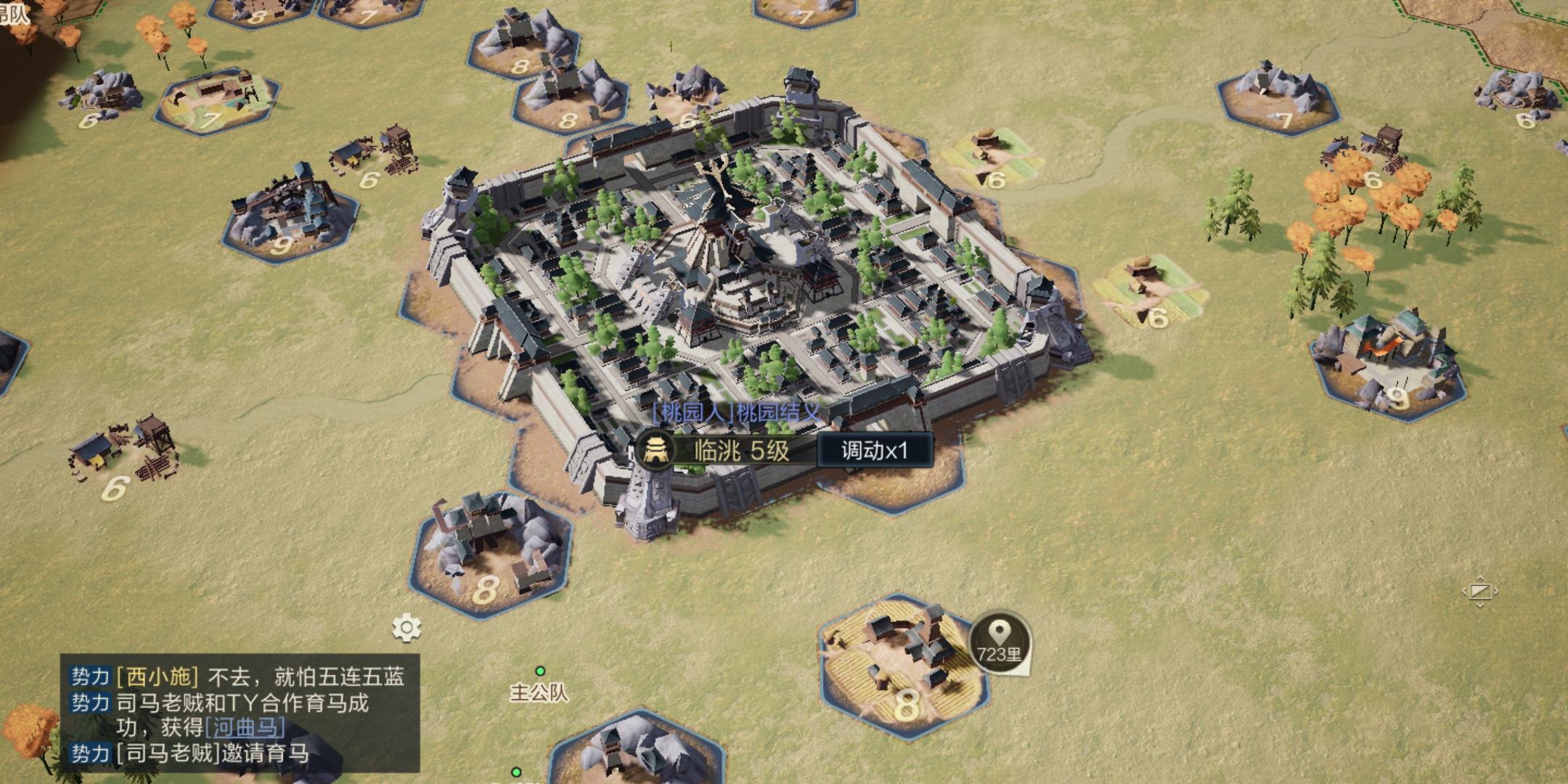This screenshot has height=784, width=1568.
Task: Select the 临洮 5级 city label
Action: pyautogui.click(x=740, y=451)
